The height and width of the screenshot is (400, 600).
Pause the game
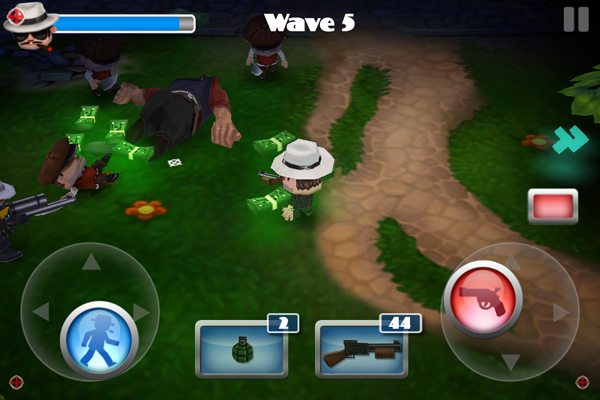[x=575, y=19]
